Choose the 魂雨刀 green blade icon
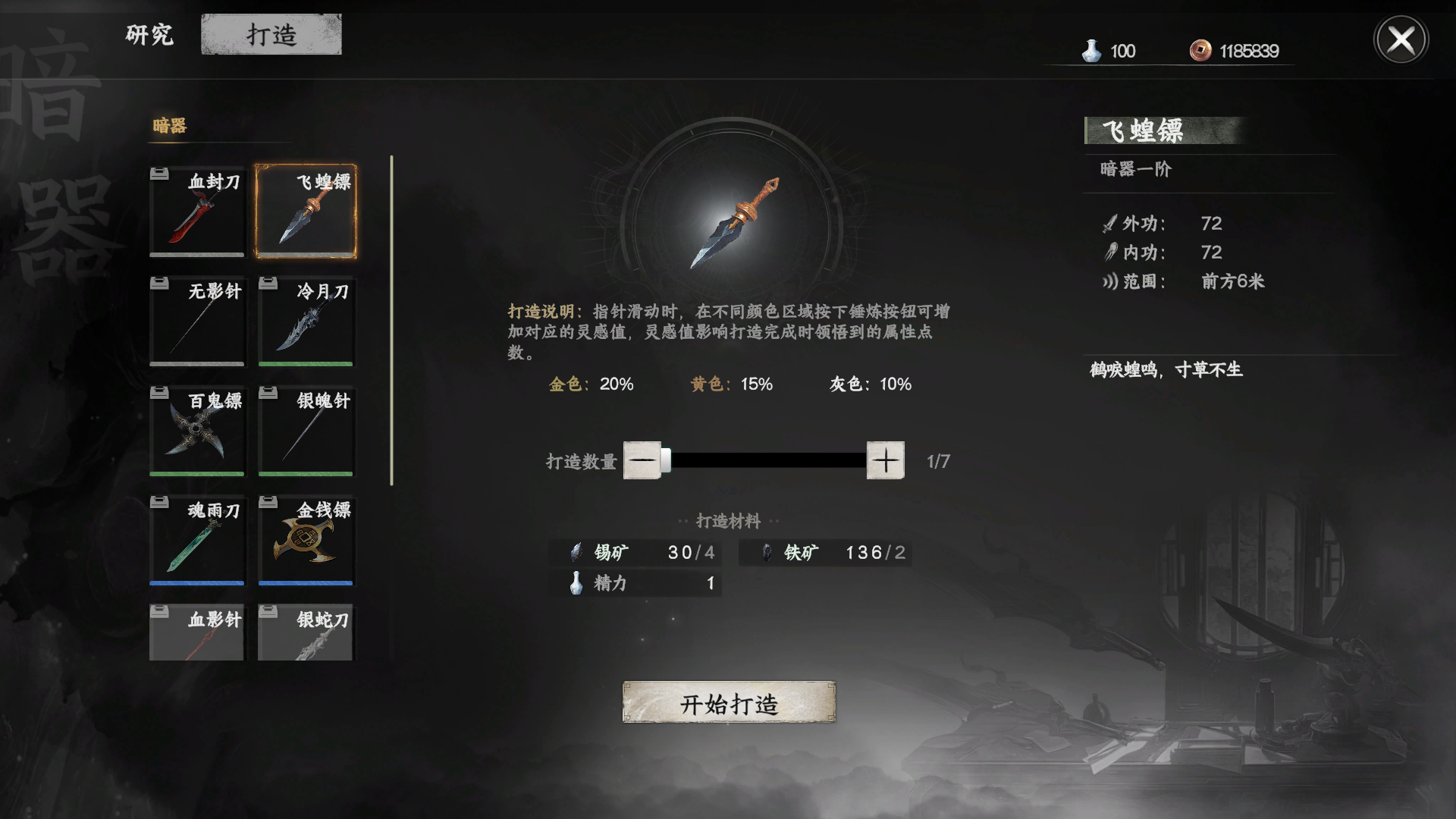This screenshot has height=819, width=1456. coord(196,540)
